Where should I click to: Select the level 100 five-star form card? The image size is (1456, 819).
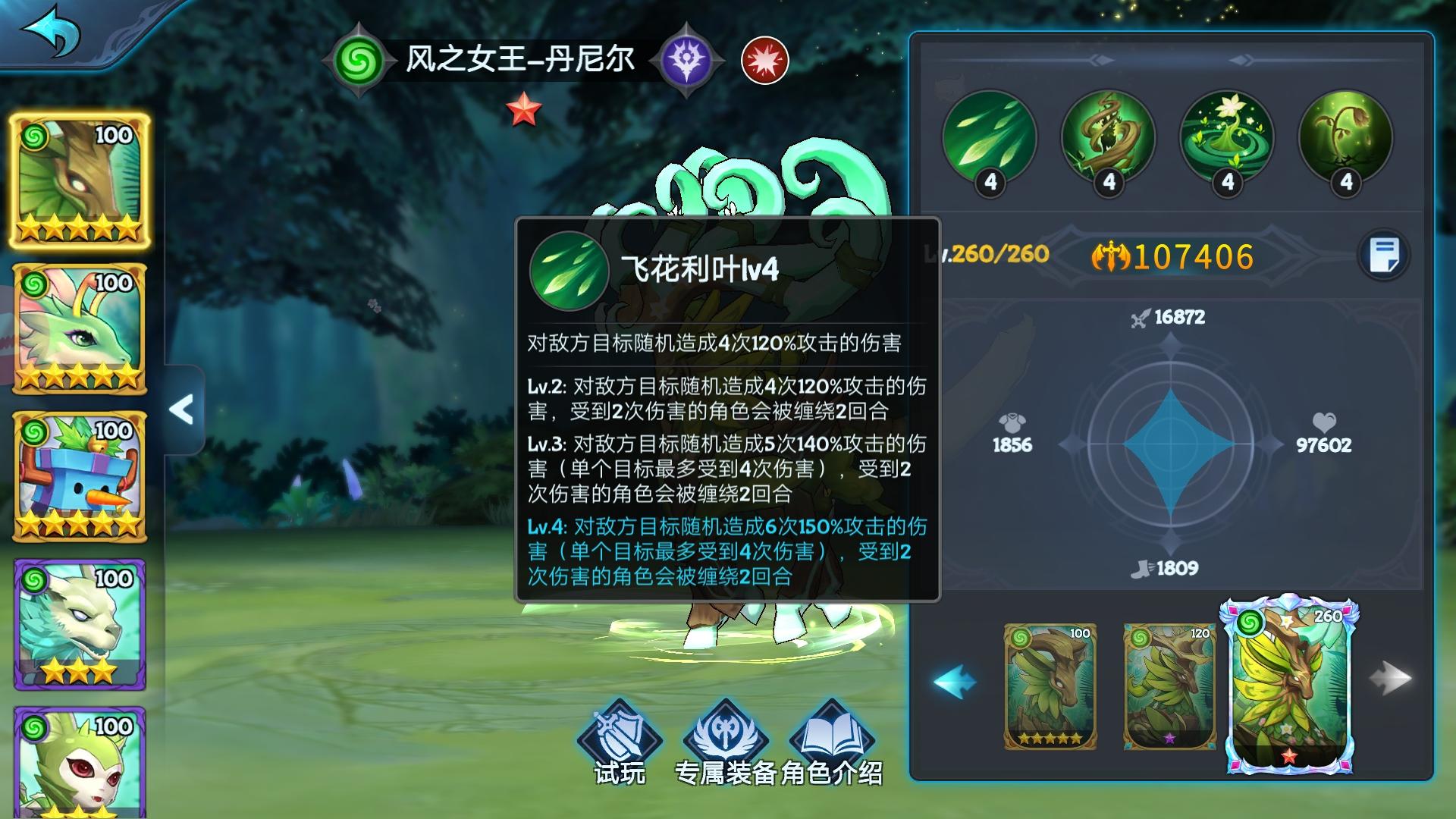click(x=1050, y=686)
